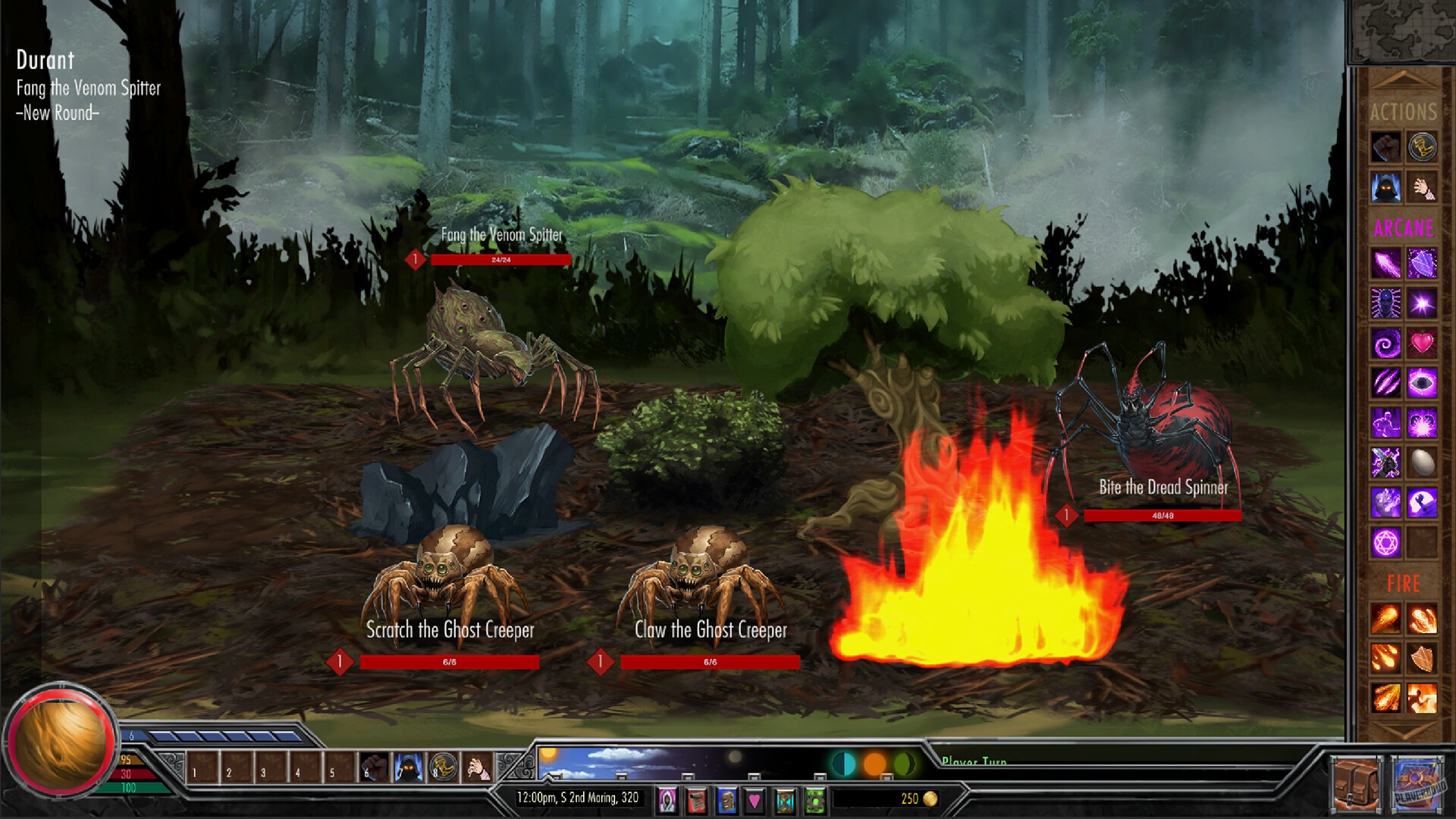
Task: Select the flame shield icon in Fire section
Action: 1423,658
